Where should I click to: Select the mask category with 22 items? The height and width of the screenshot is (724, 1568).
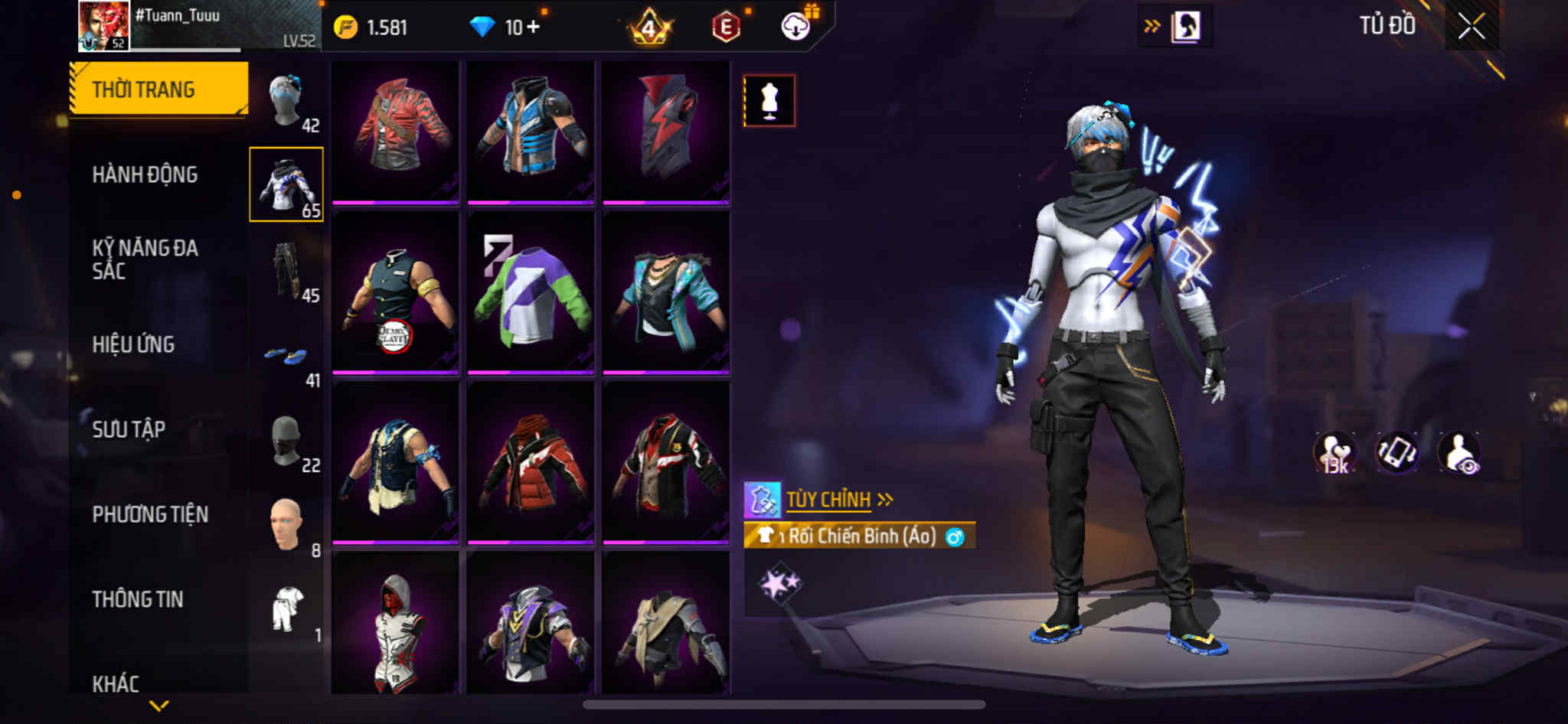pyautogui.click(x=287, y=442)
